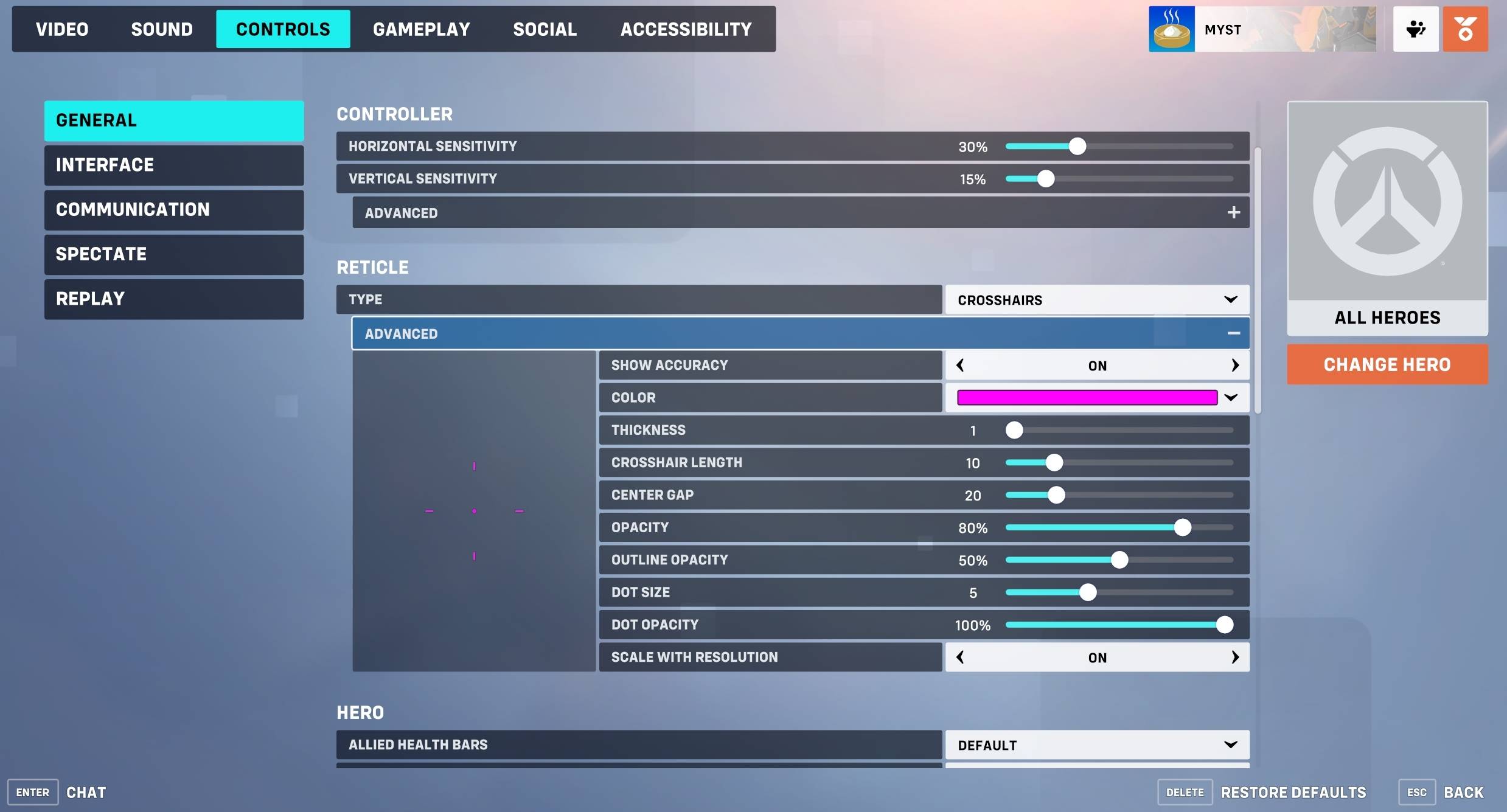Open the Interface controls section

(x=174, y=165)
